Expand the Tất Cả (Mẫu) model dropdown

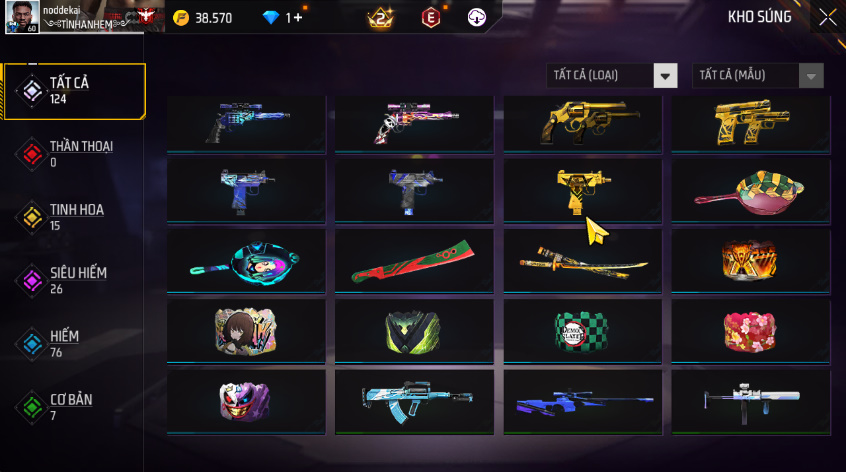point(757,76)
